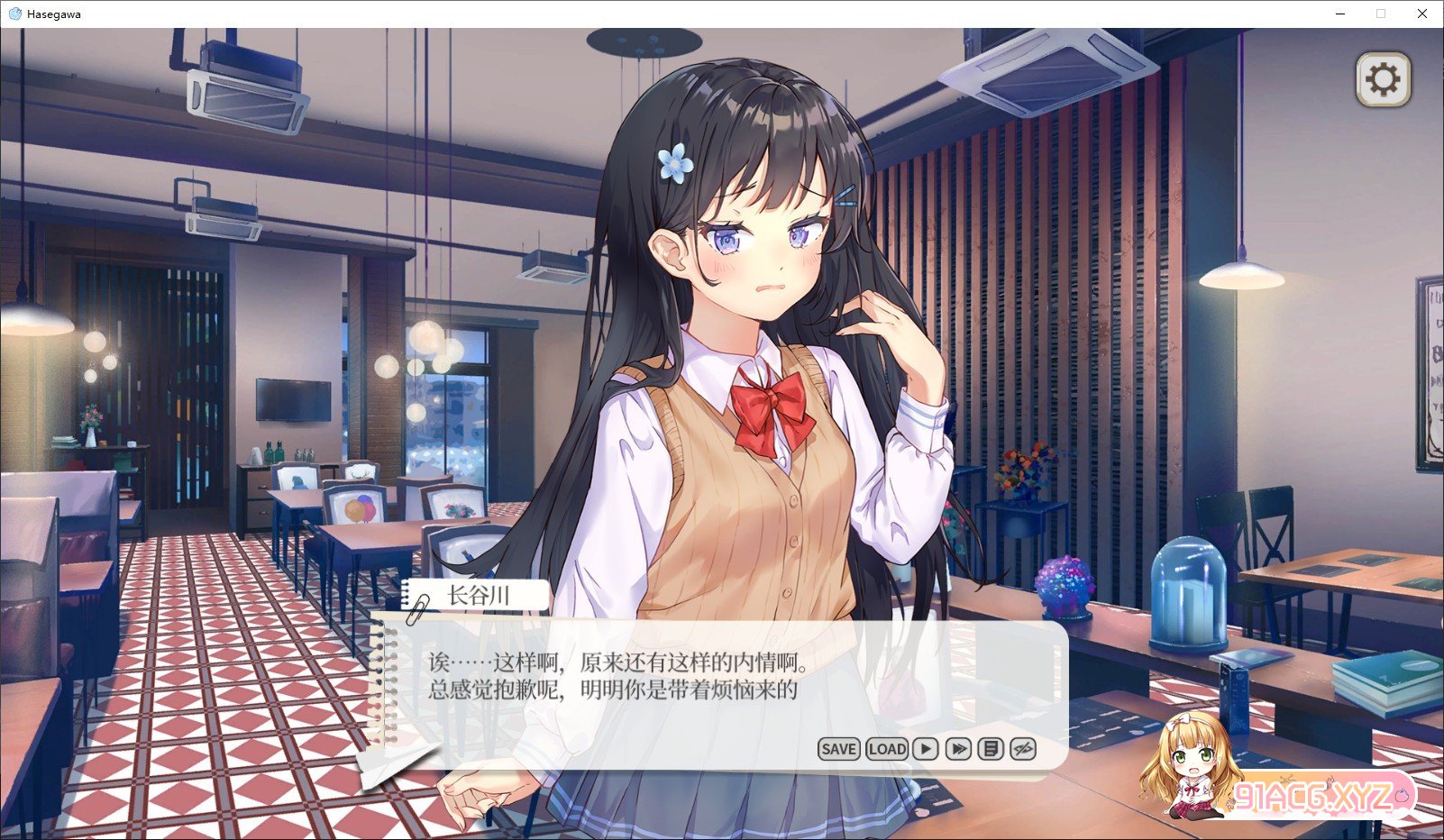Open the LOAD game screen
The image size is (1444, 840).
point(887,749)
